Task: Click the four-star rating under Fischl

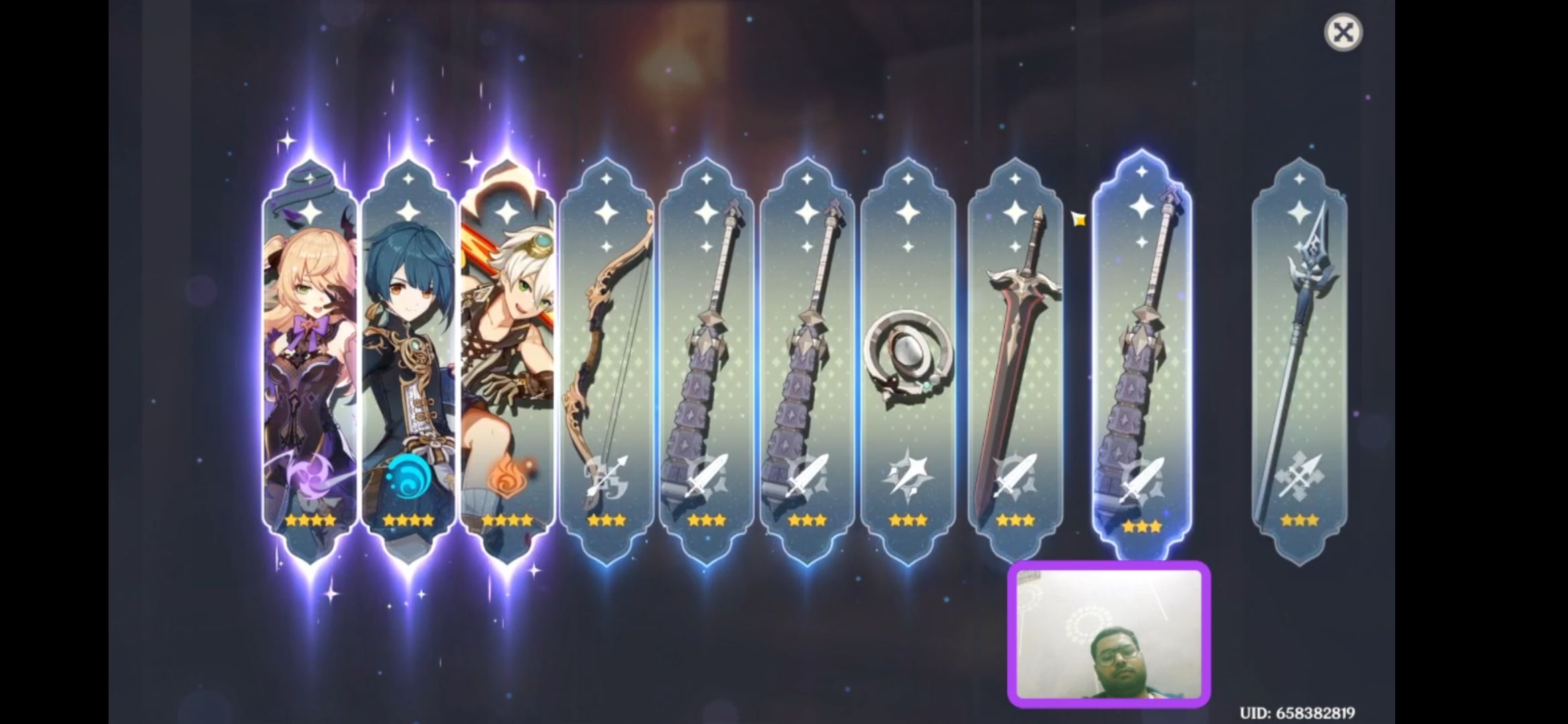Action: [x=310, y=520]
